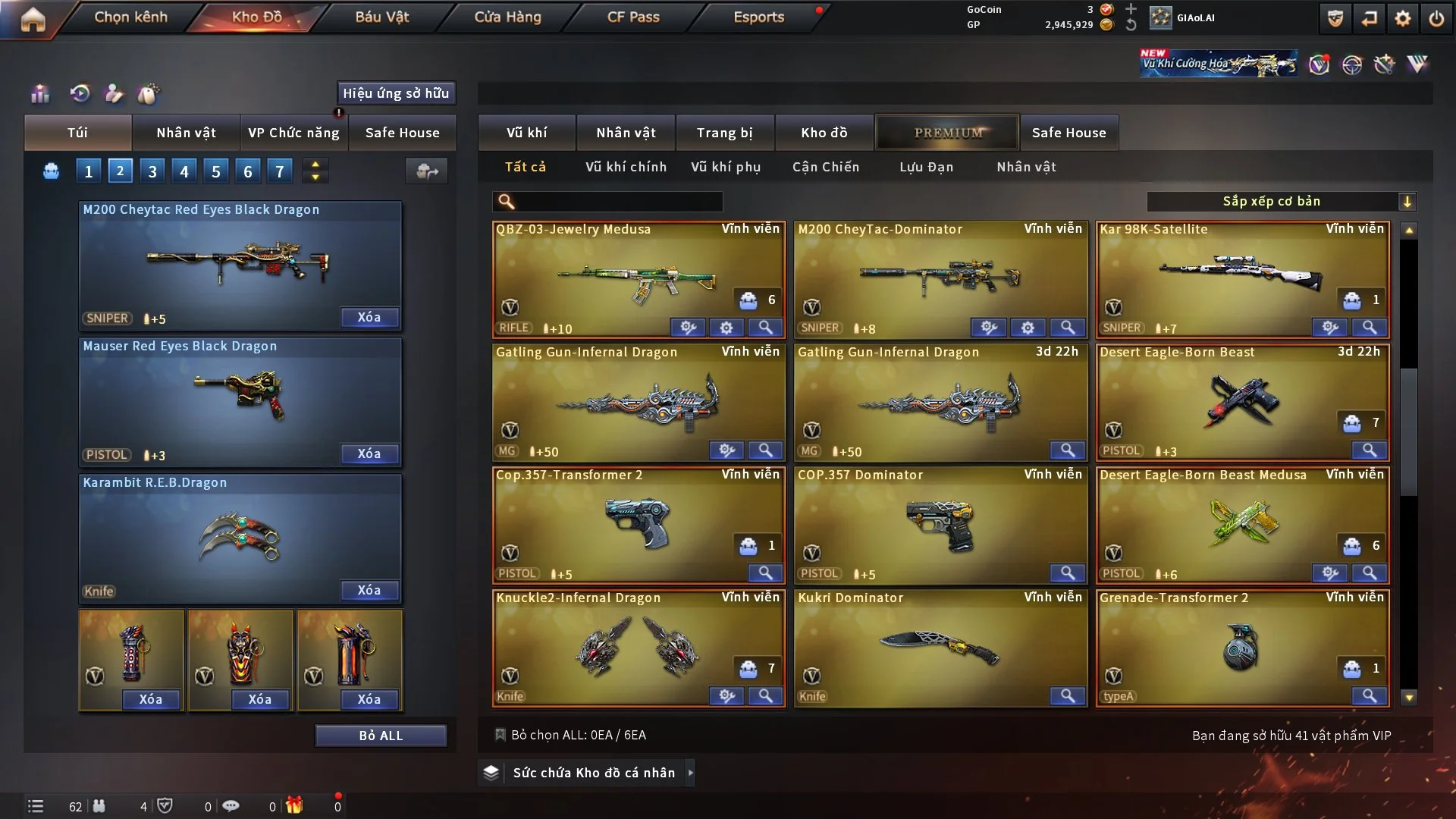Filter by Vũ khí chính

click(x=626, y=167)
